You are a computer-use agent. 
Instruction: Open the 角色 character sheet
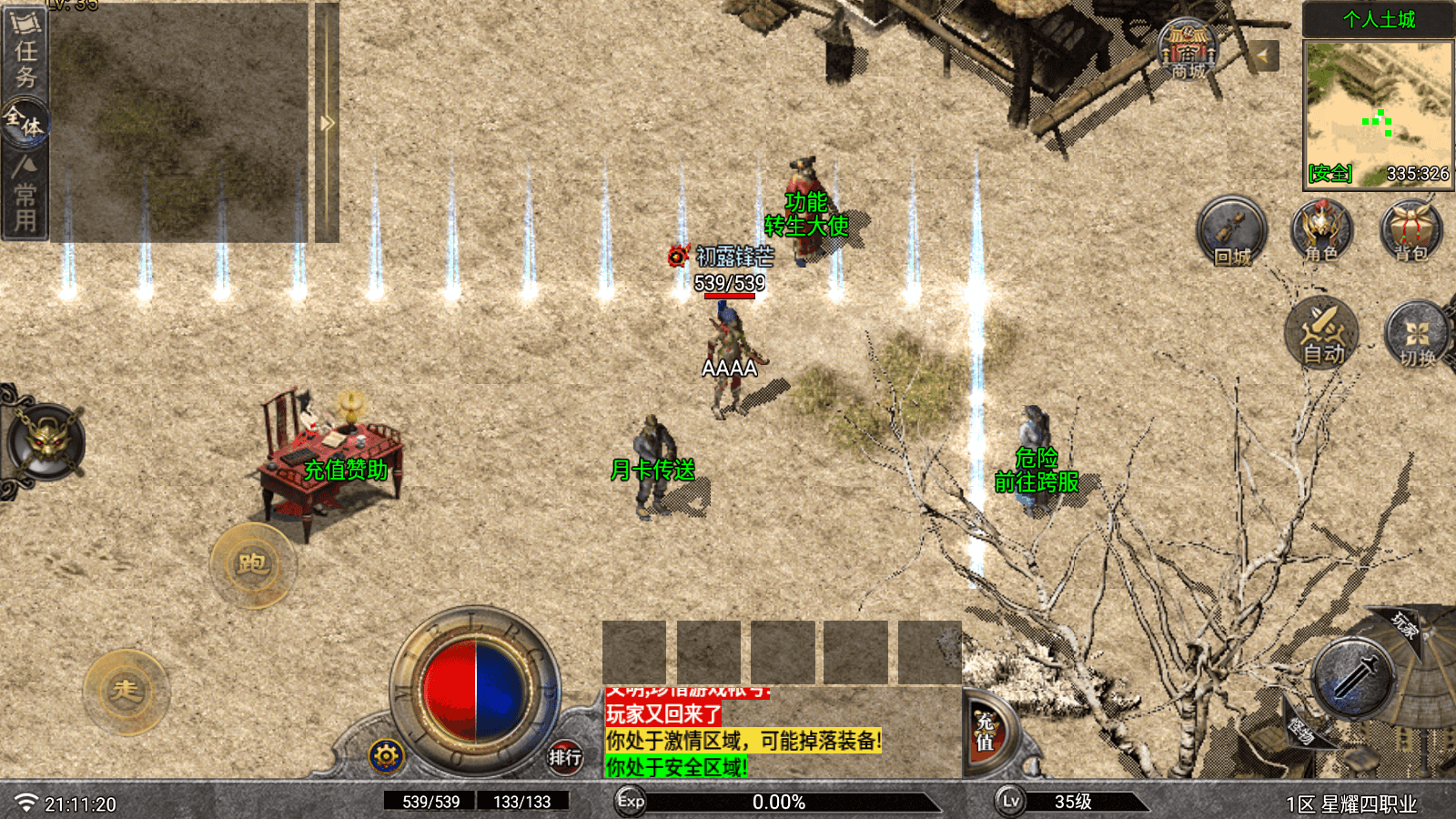pyautogui.click(x=1321, y=232)
